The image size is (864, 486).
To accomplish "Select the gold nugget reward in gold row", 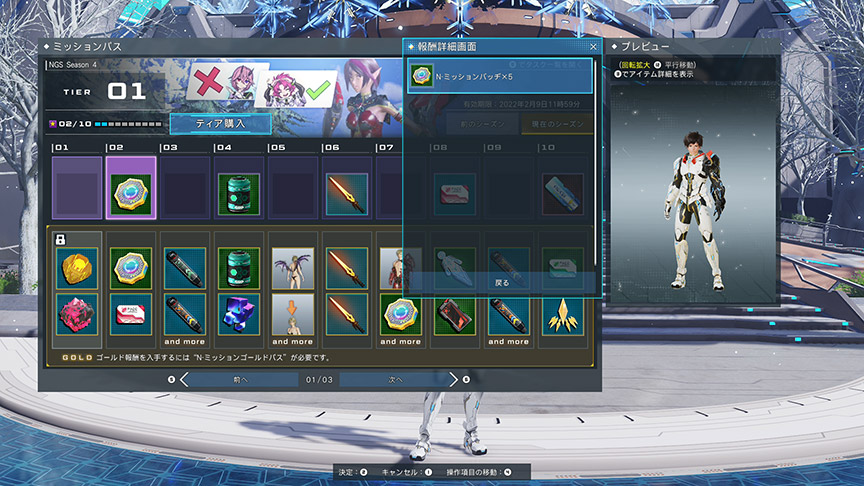I will tap(77, 267).
